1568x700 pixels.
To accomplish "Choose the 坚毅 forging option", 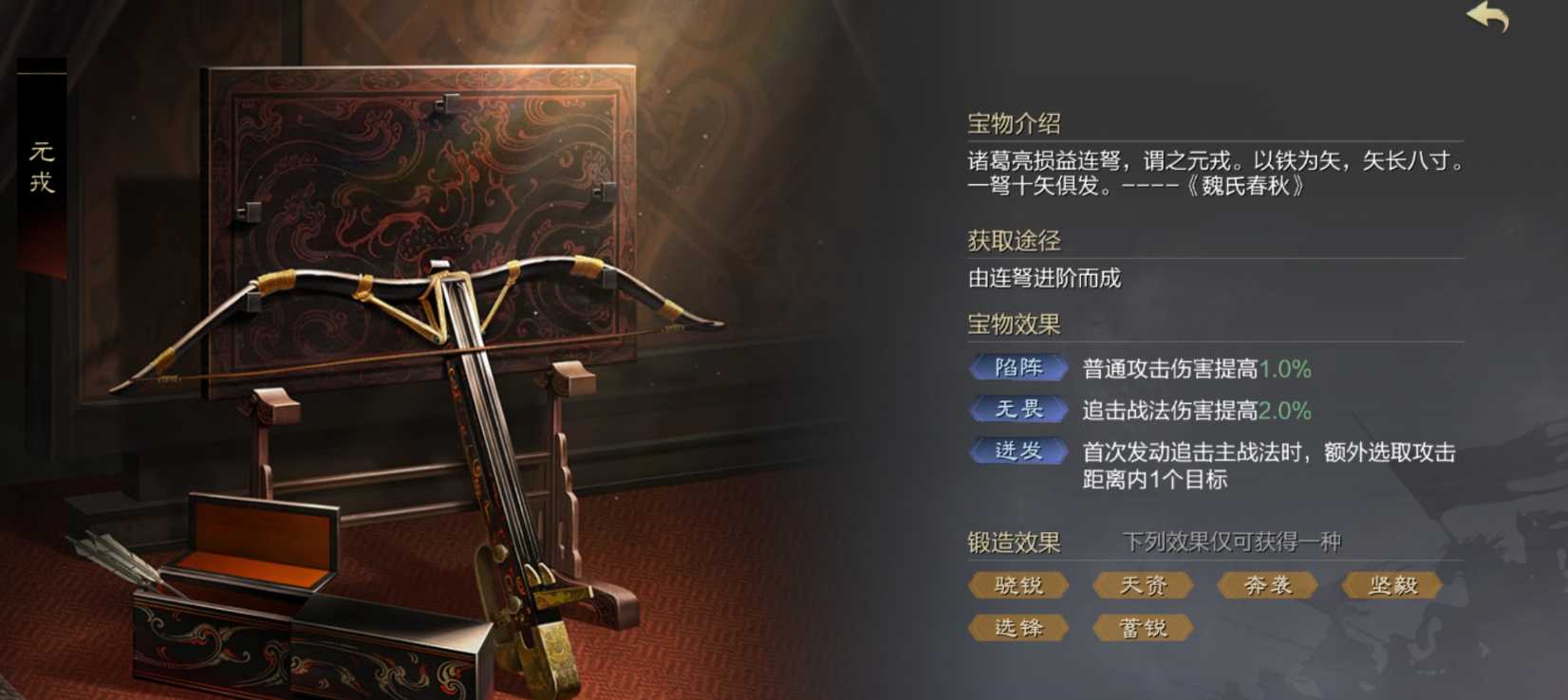I will (x=1391, y=585).
